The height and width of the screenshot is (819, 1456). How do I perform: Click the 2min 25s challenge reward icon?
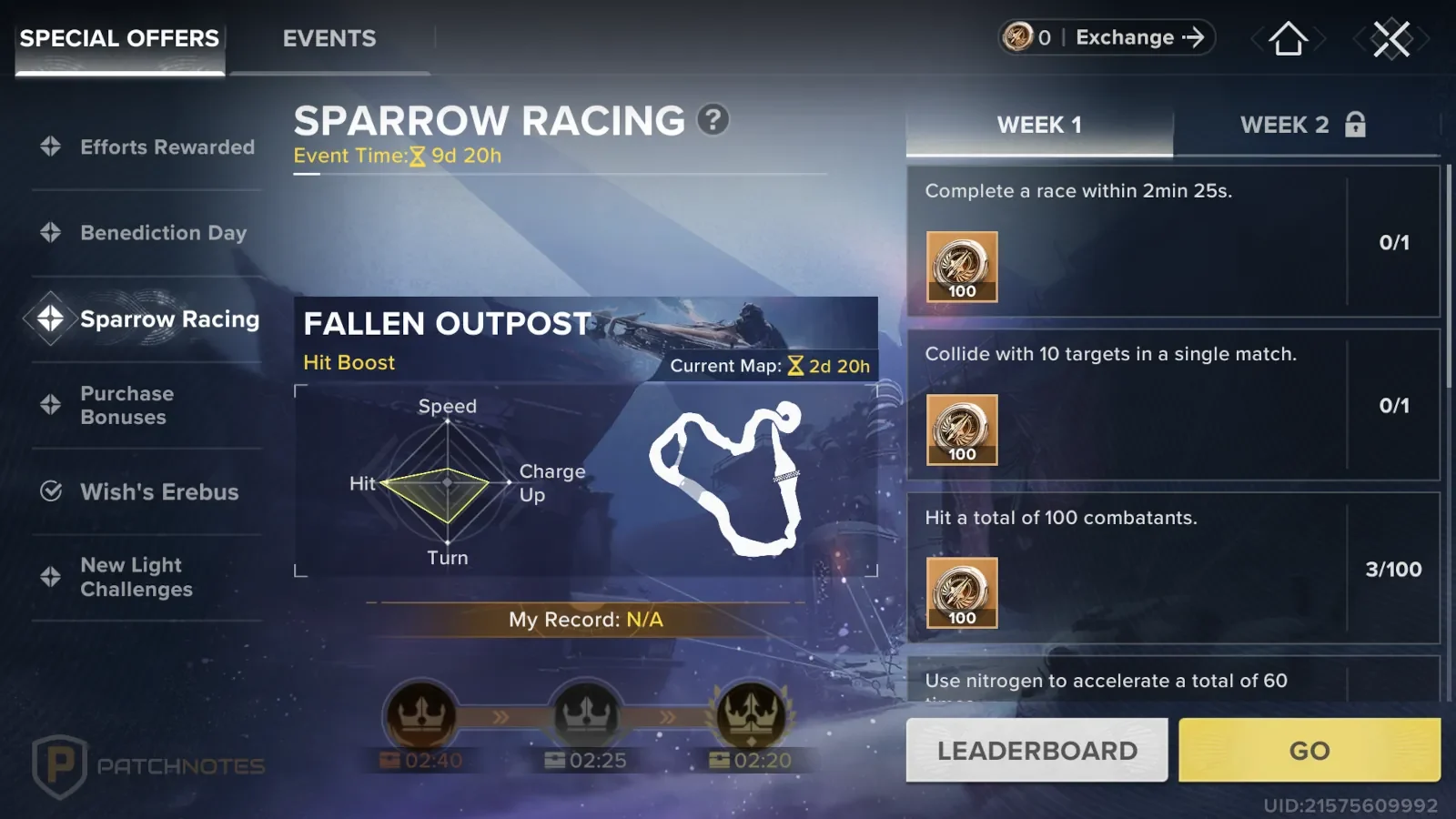point(962,267)
